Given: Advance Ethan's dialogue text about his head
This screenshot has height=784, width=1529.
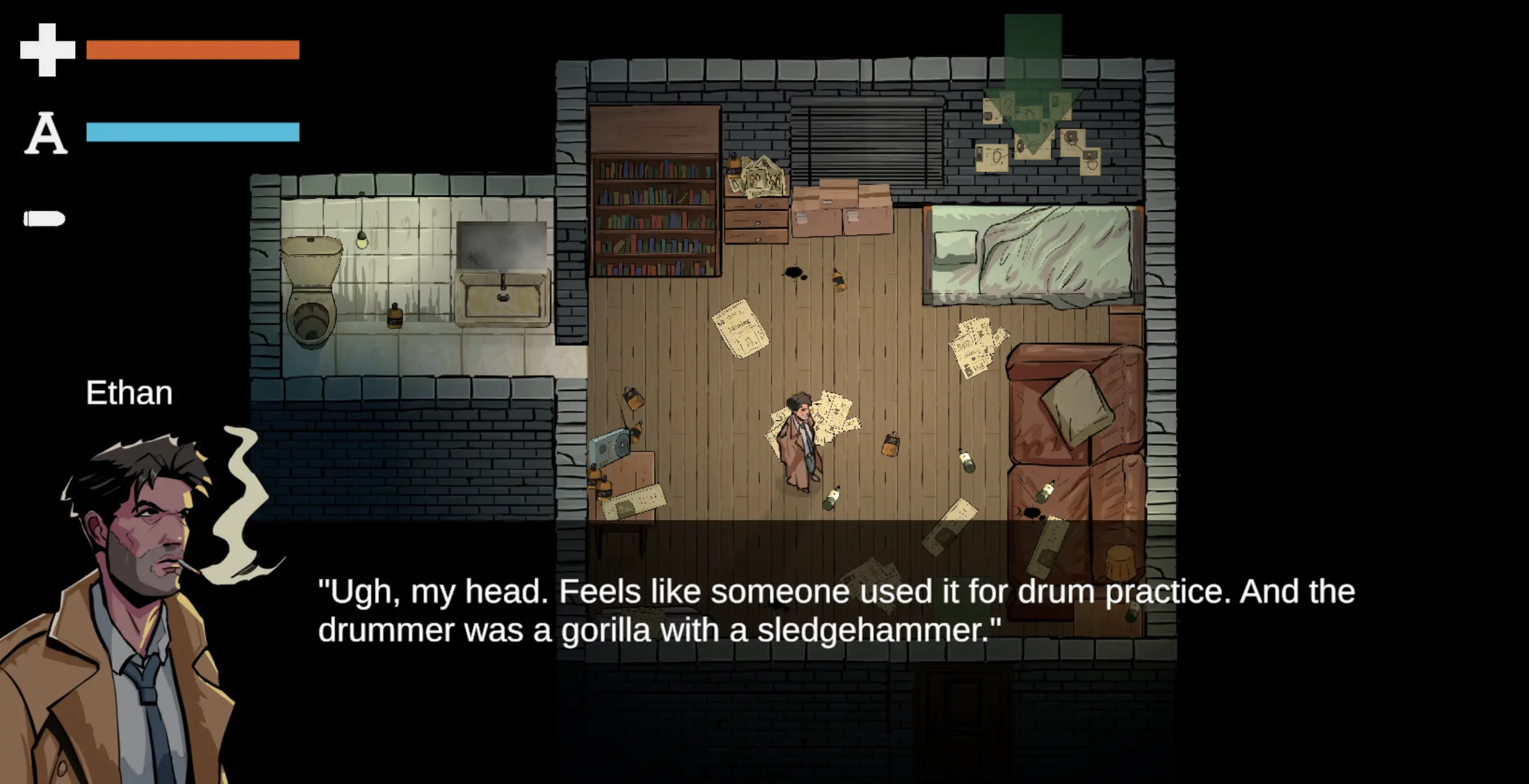Looking at the screenshot, I should pos(835,610).
